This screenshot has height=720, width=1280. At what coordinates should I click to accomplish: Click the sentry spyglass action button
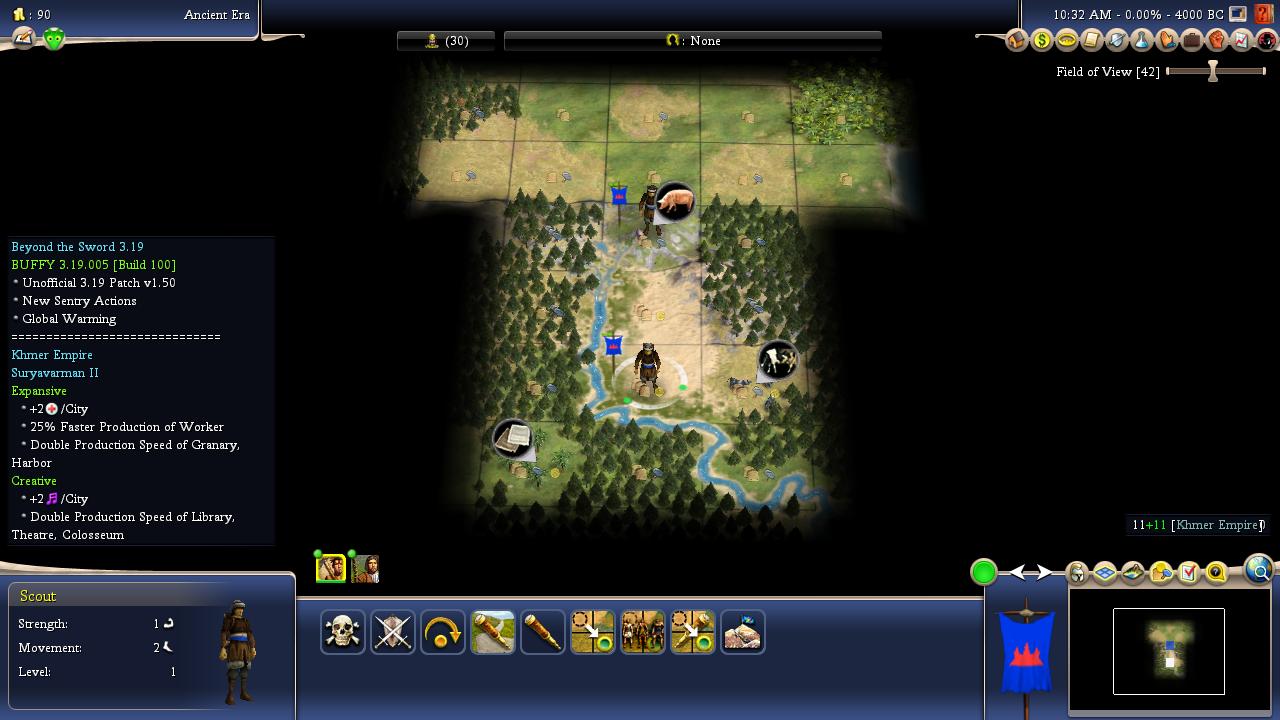coord(543,632)
